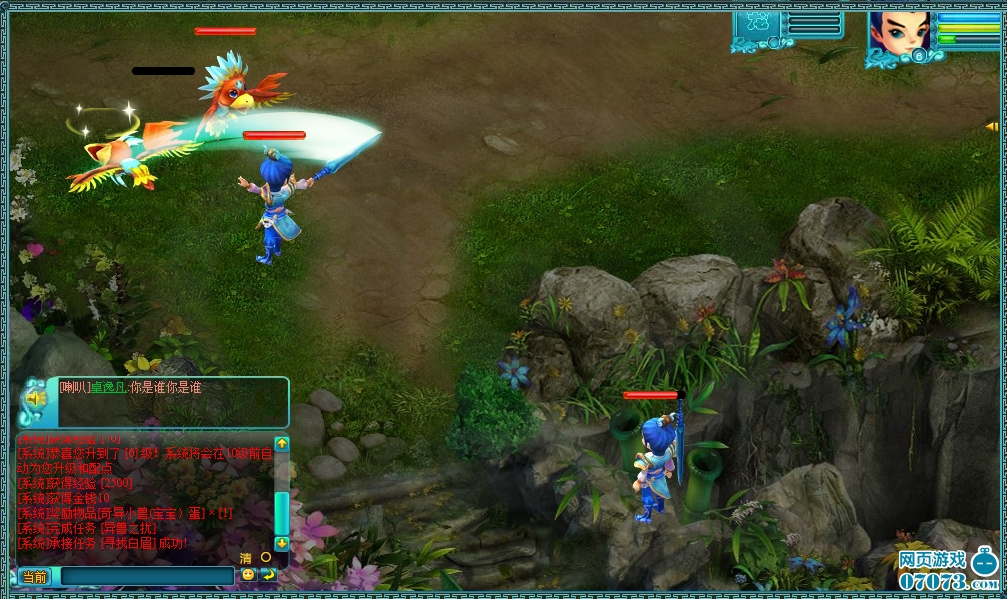Clear chat log with the 清 button
1007x599 pixels.
pos(246,558)
